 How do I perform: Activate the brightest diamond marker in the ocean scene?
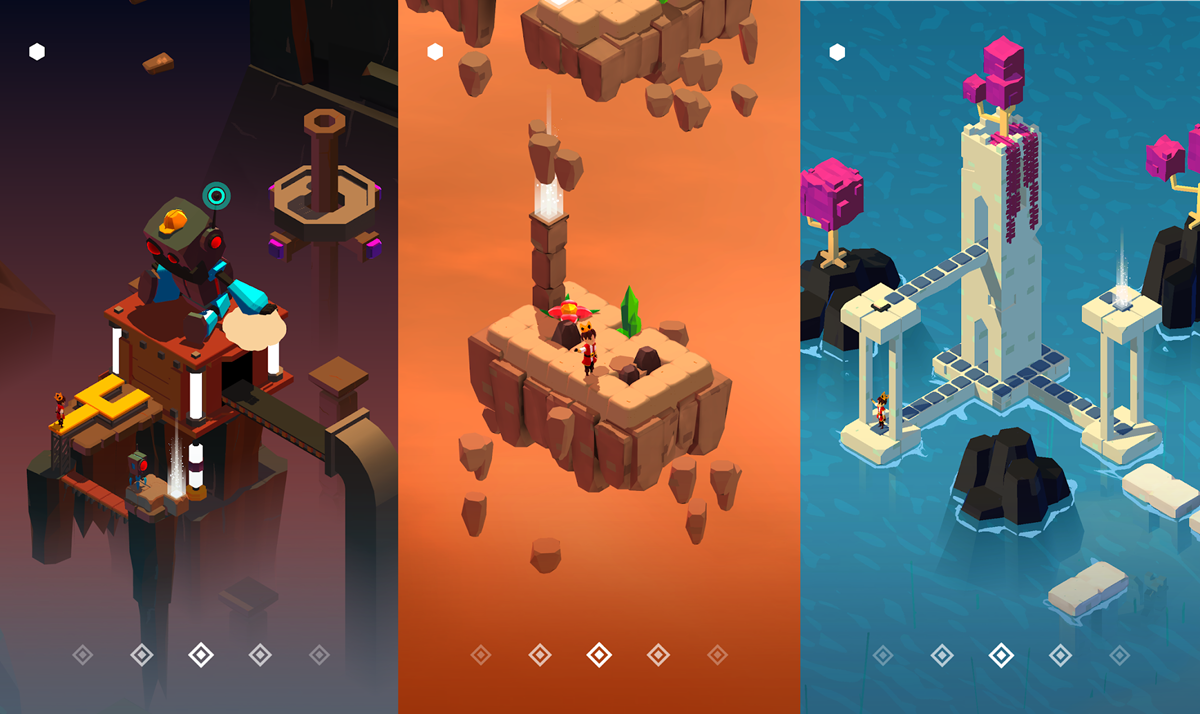click(1001, 655)
